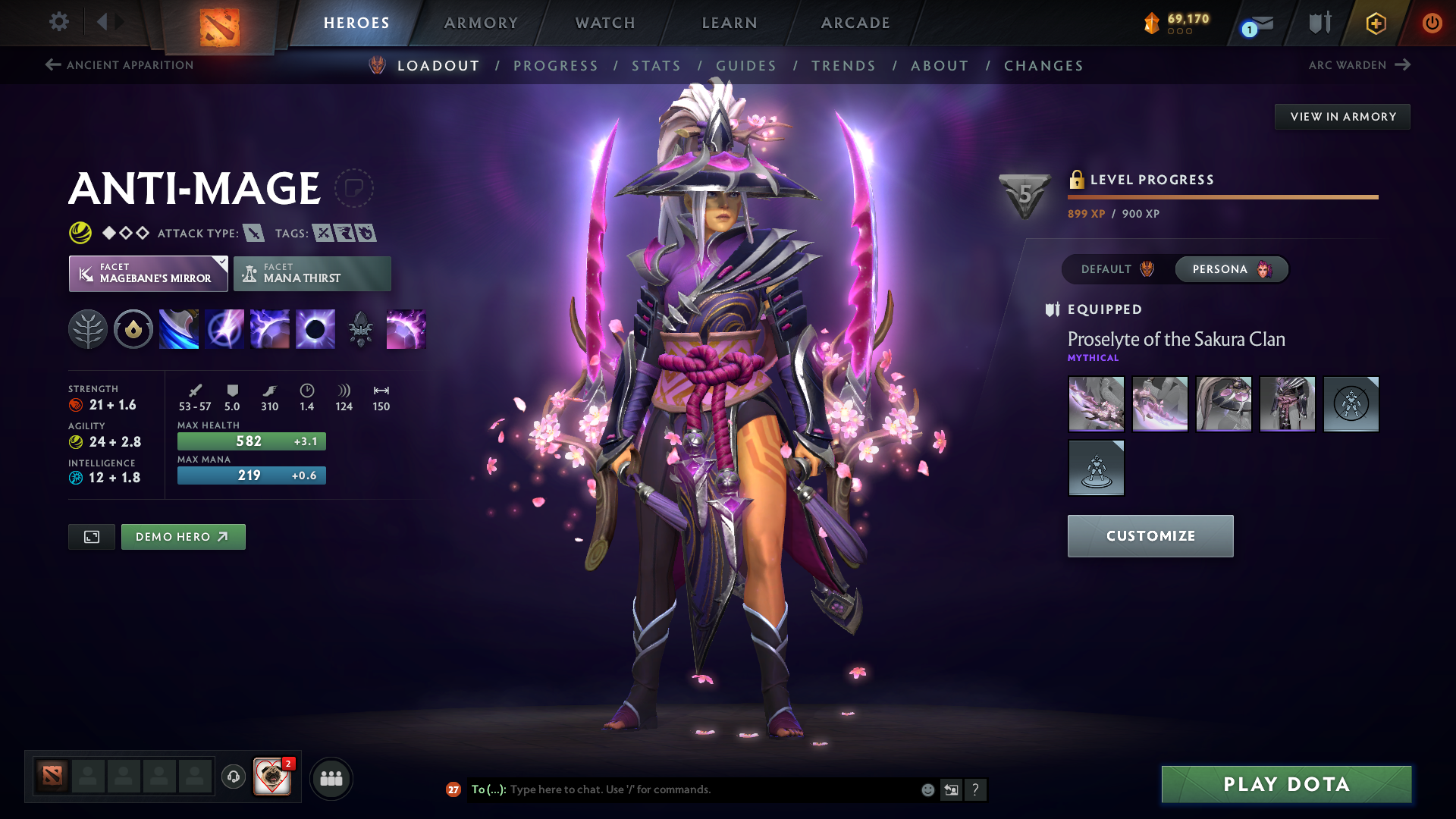The width and height of the screenshot is (1456, 819).
Task: Open the Guides tab
Action: [x=746, y=66]
